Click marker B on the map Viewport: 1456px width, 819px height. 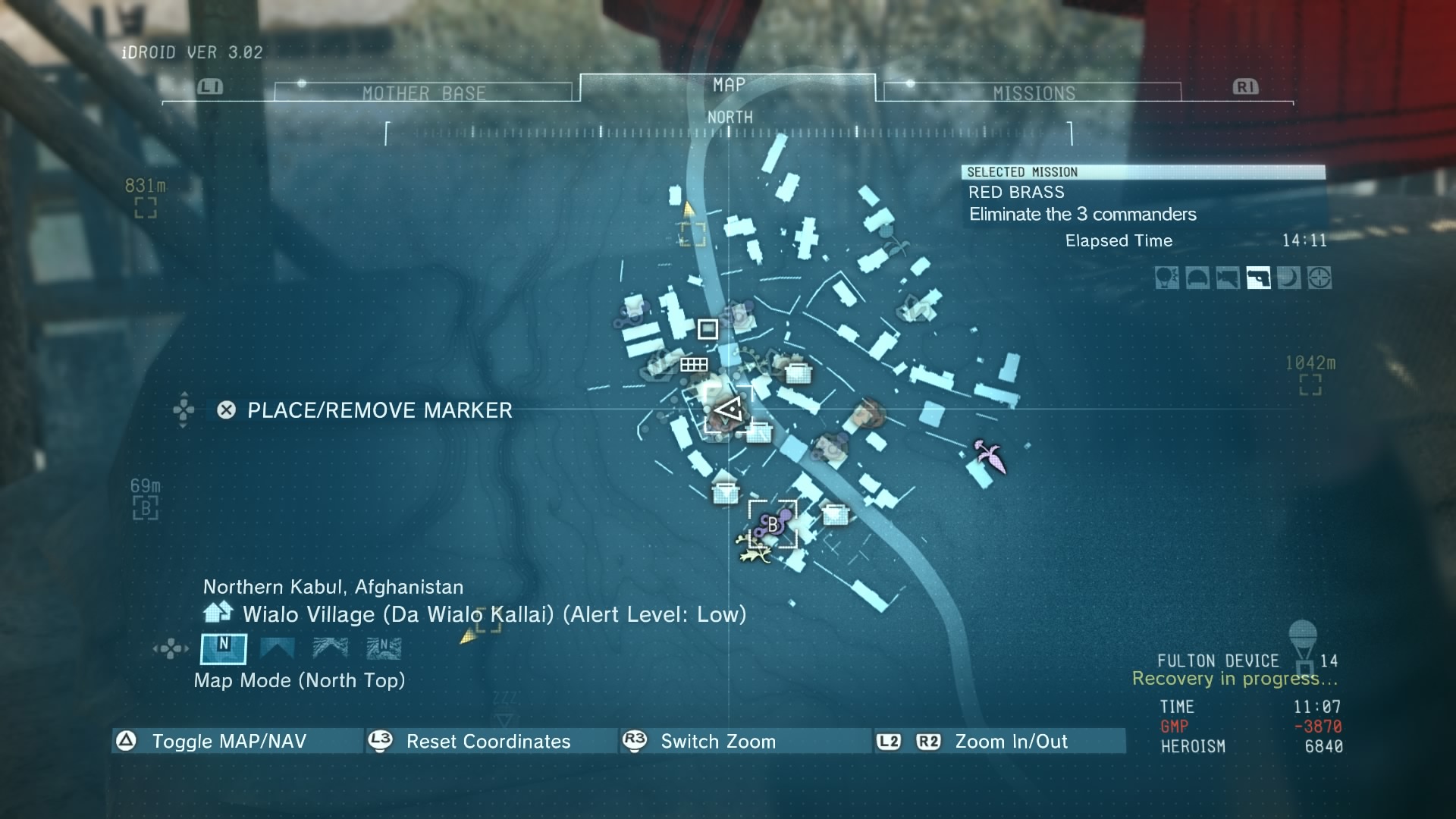coord(773,523)
